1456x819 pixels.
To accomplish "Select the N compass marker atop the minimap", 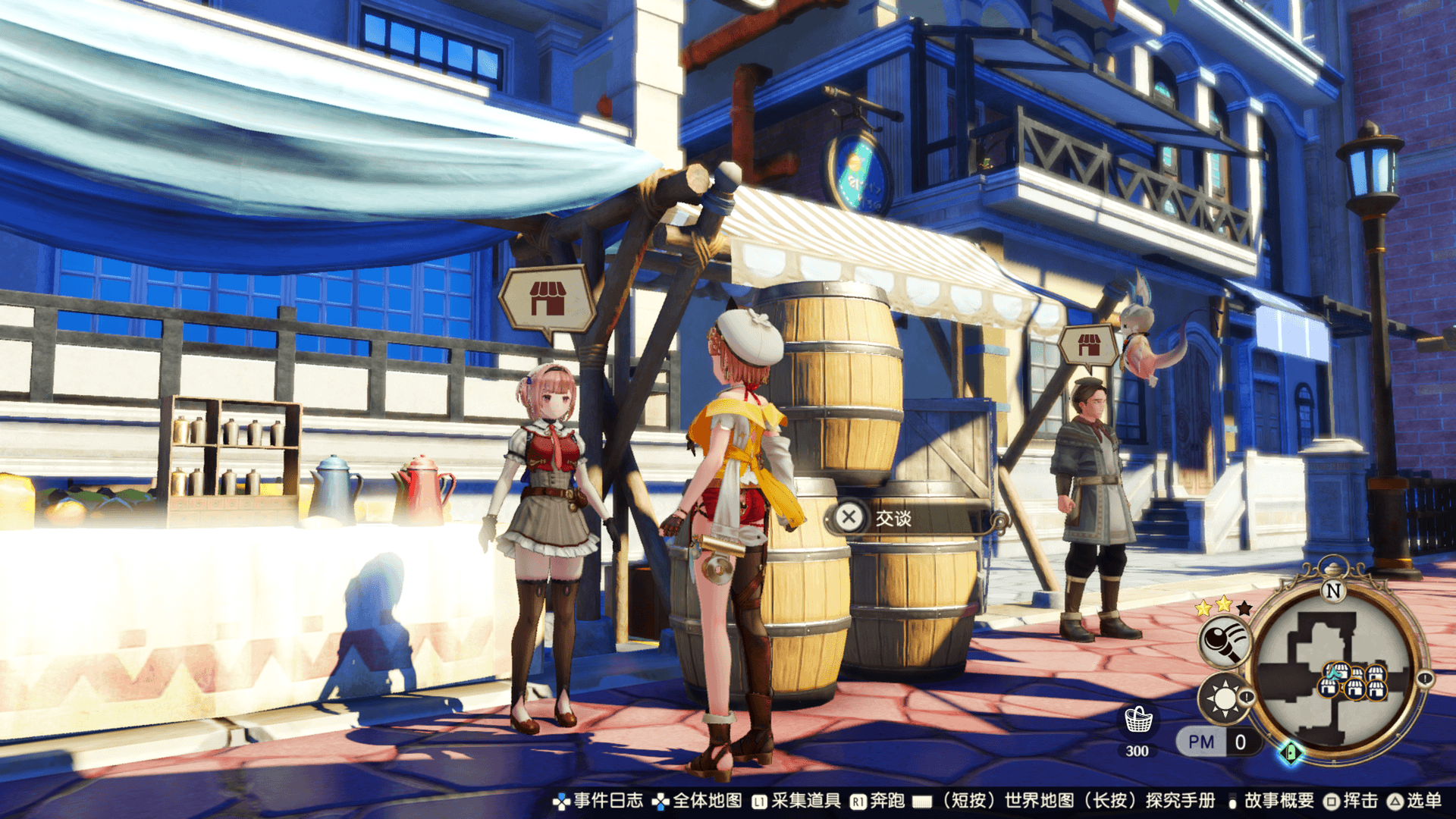I will [1333, 590].
